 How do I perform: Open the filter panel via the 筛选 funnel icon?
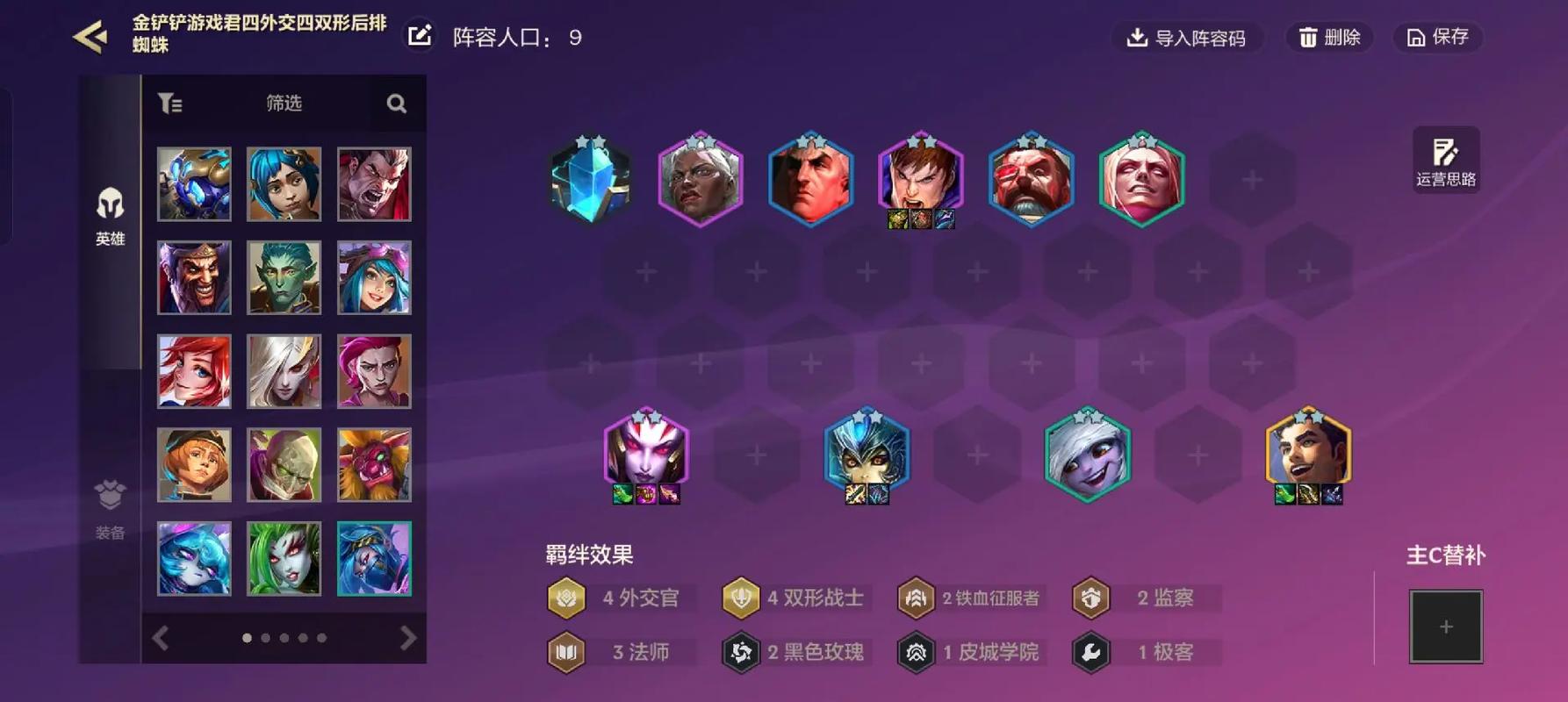click(x=171, y=103)
